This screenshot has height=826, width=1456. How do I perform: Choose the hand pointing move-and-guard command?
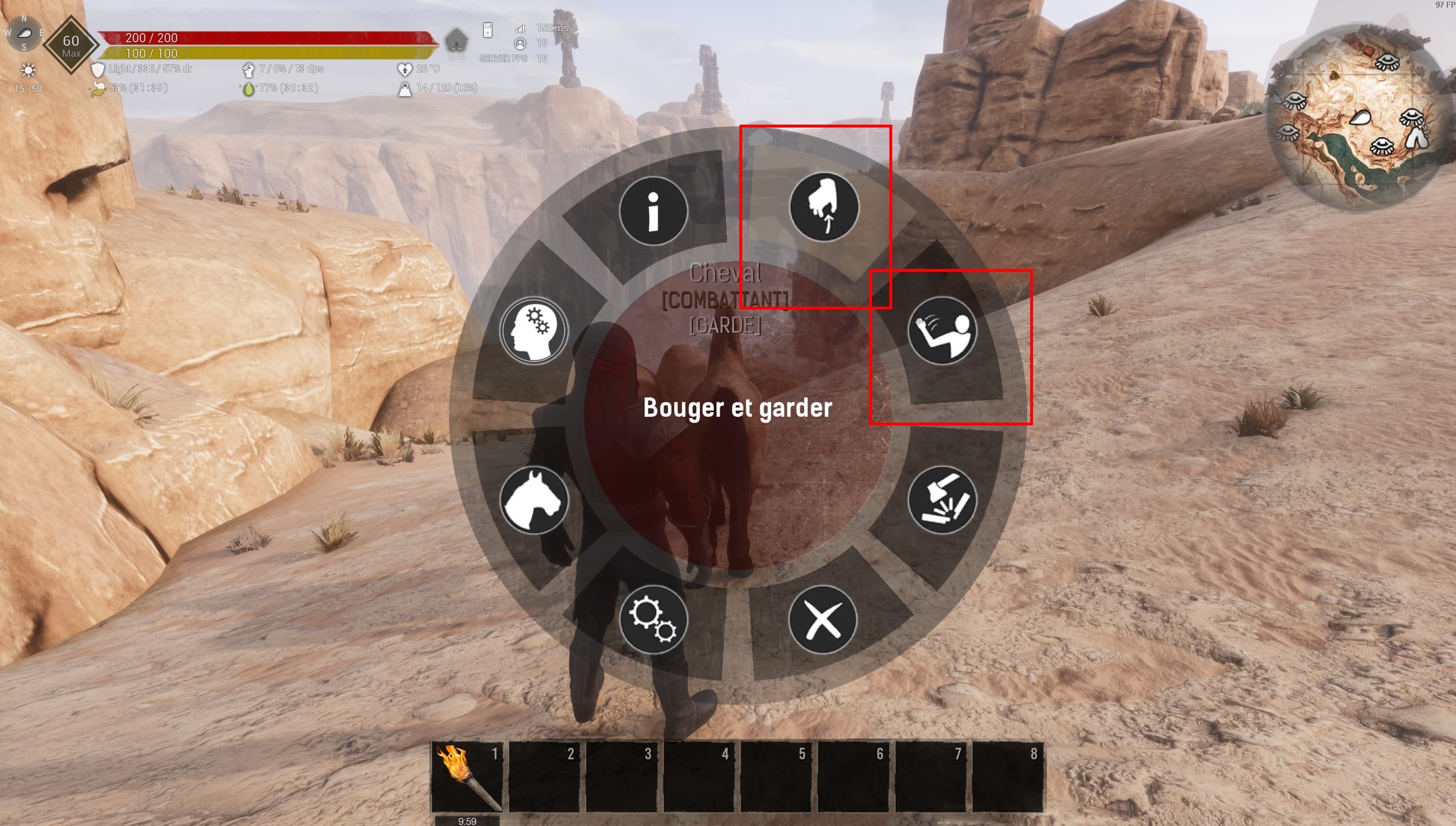click(x=823, y=207)
